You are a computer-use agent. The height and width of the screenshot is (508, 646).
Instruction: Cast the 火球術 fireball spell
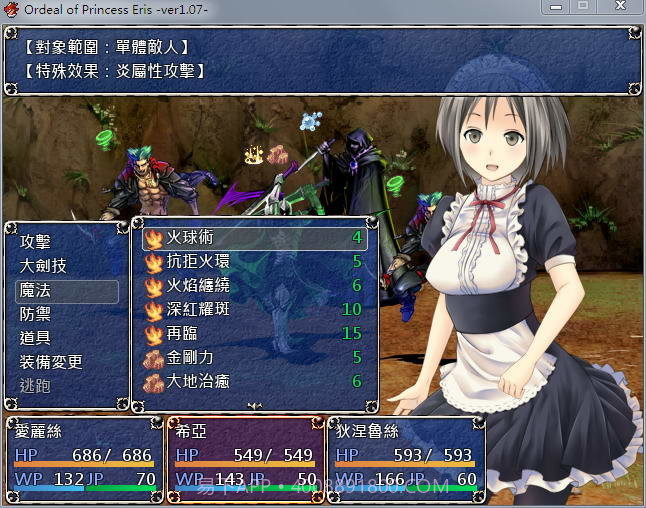tap(254, 238)
